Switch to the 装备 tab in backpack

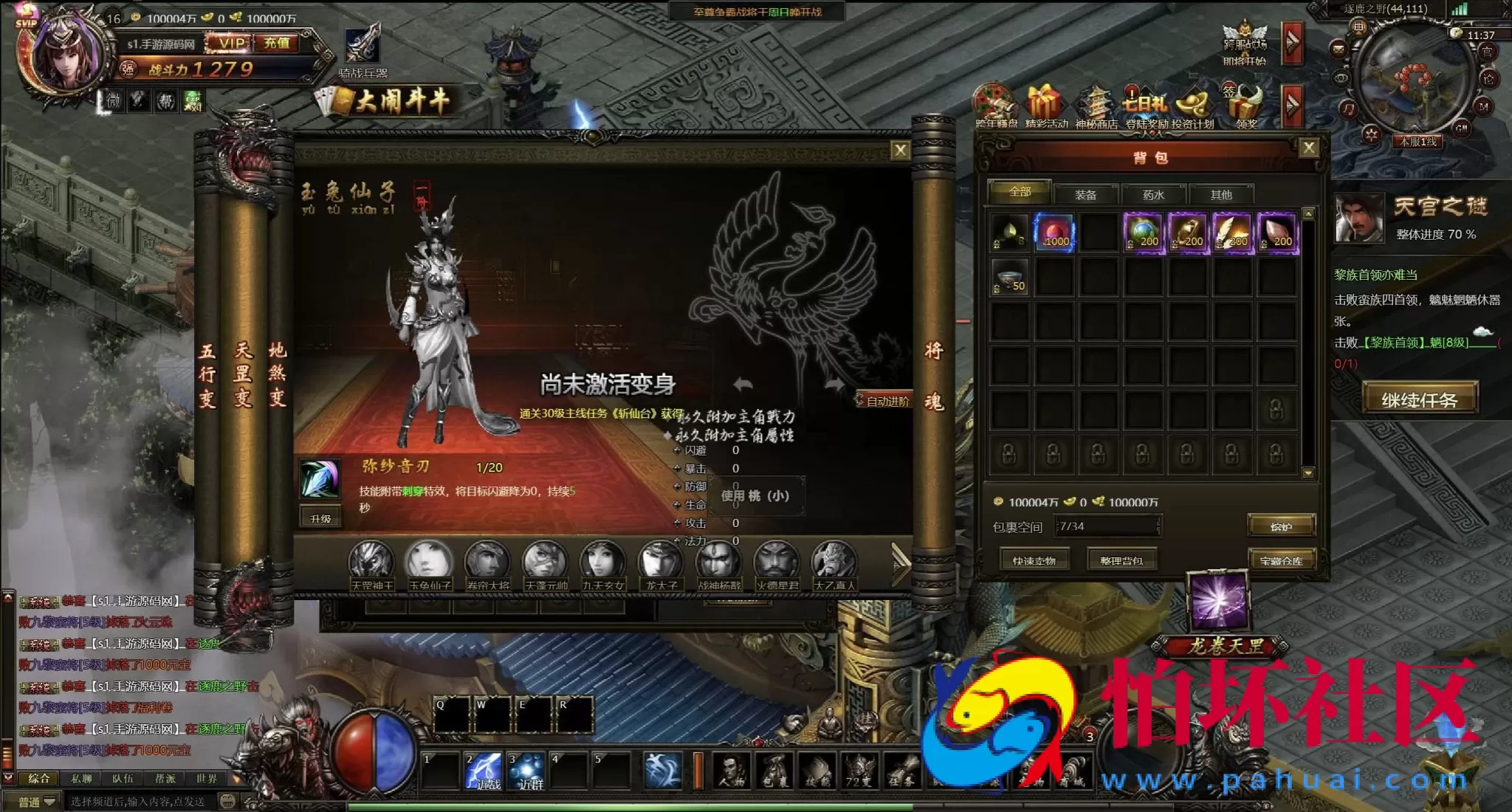click(x=1085, y=195)
